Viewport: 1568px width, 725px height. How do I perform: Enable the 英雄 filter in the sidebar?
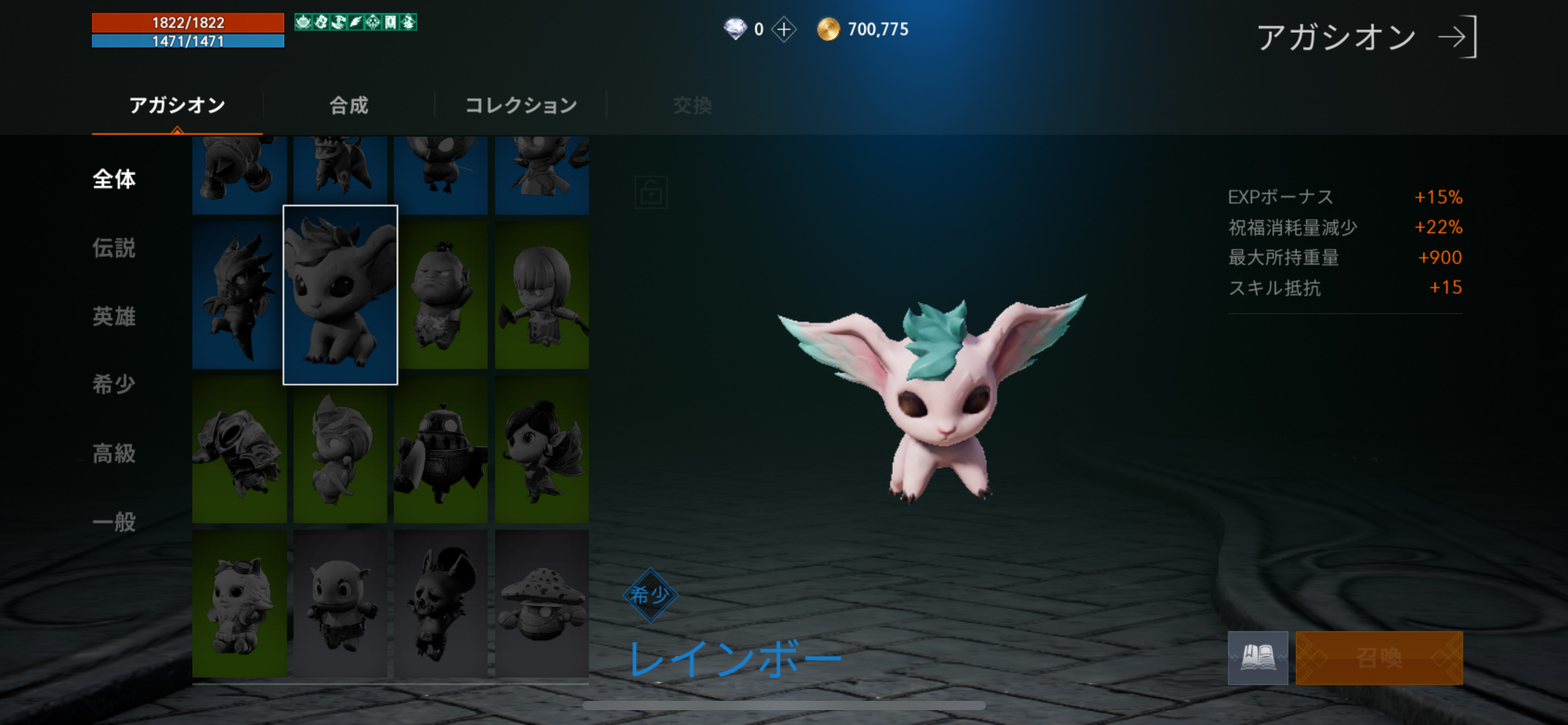(114, 317)
